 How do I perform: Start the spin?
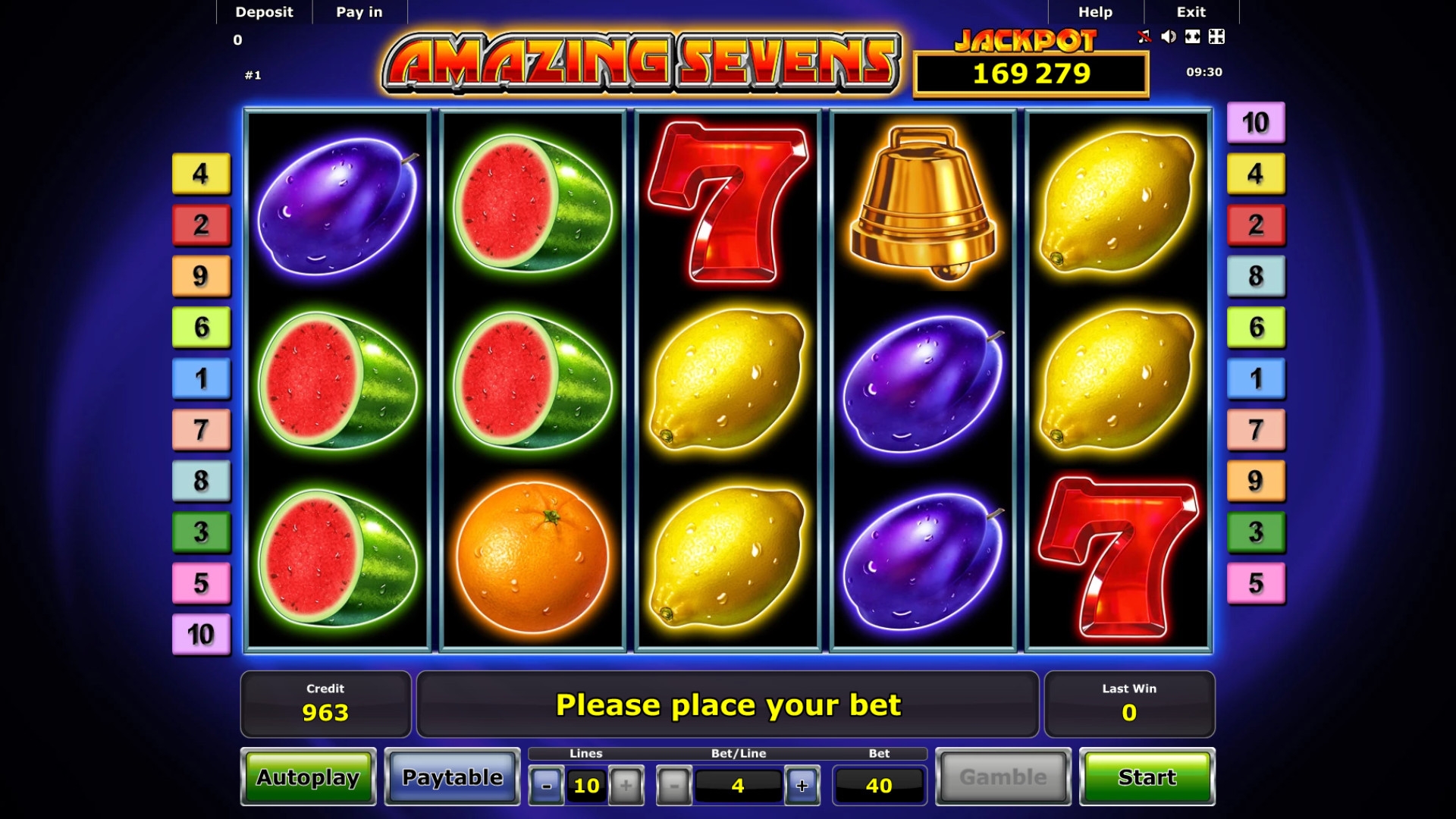[1147, 777]
